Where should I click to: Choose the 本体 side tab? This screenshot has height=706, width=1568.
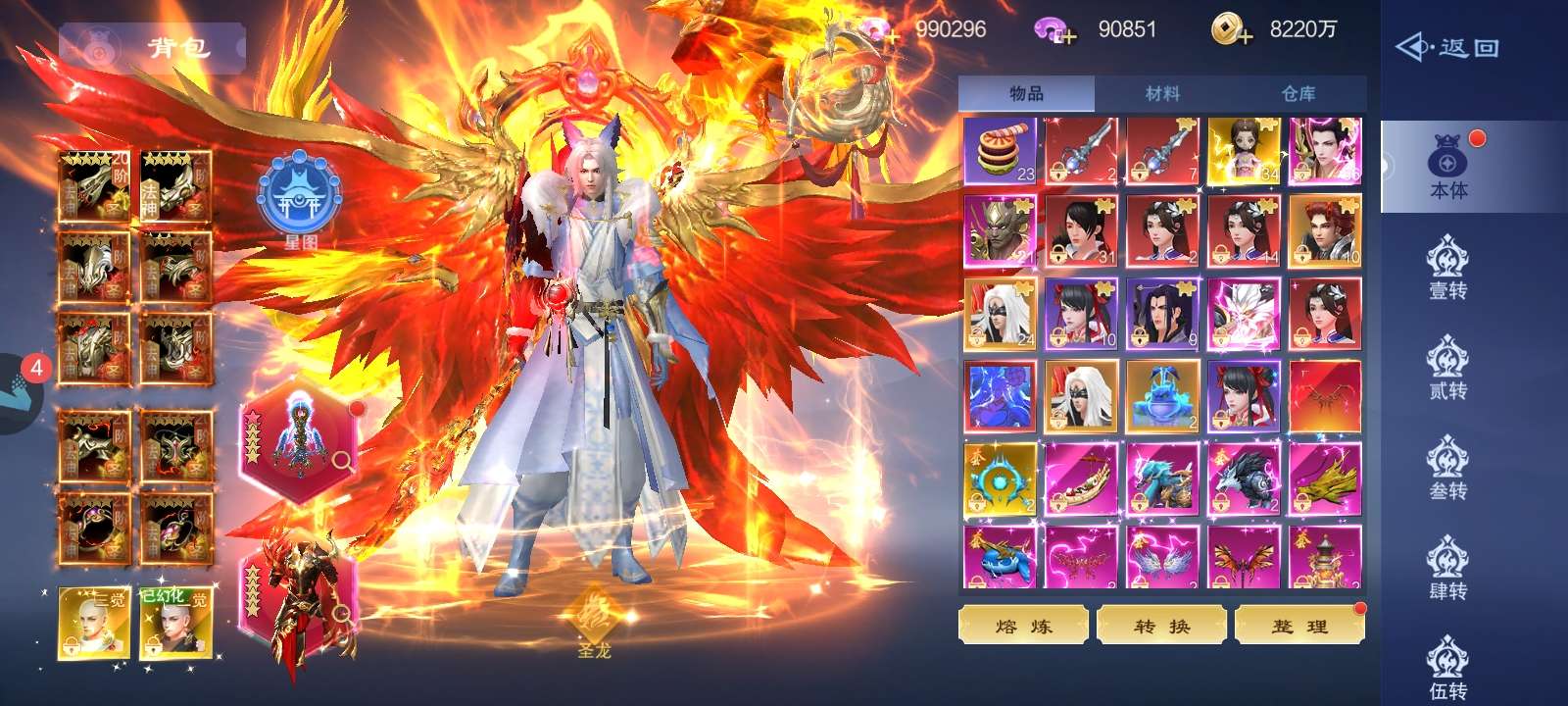(1448, 168)
